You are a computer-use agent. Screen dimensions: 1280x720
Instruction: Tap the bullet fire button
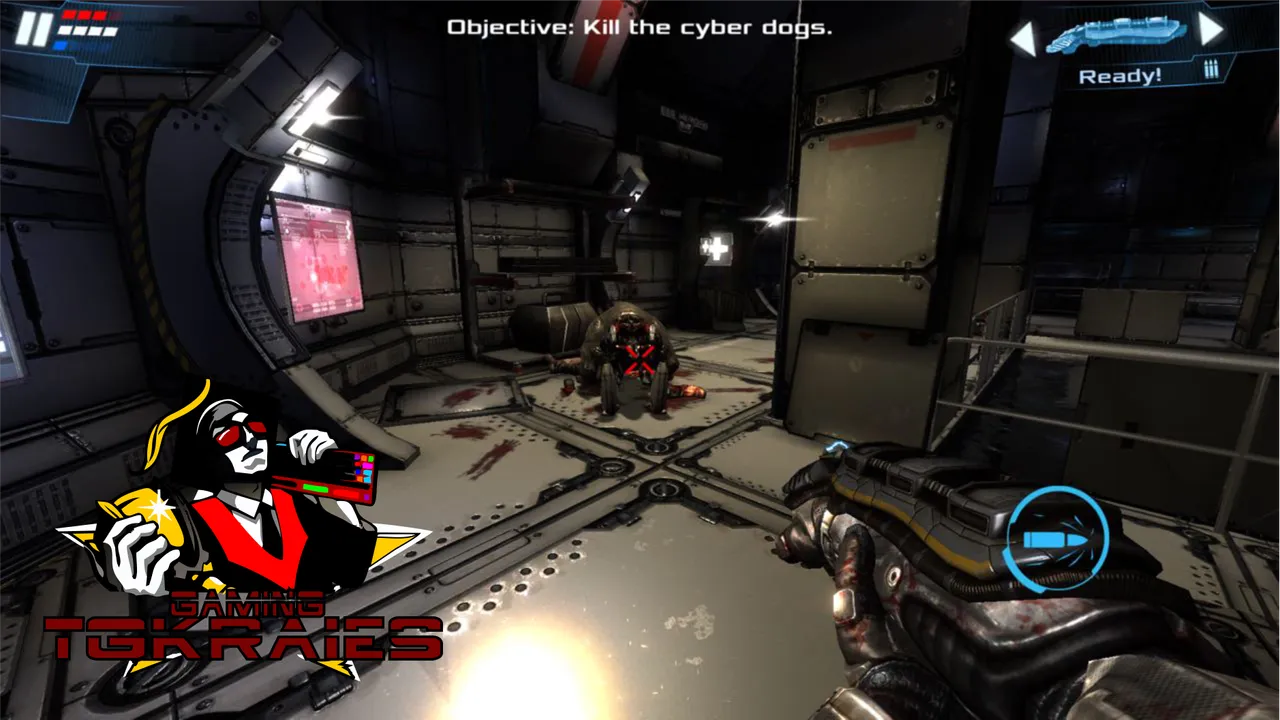[1056, 539]
